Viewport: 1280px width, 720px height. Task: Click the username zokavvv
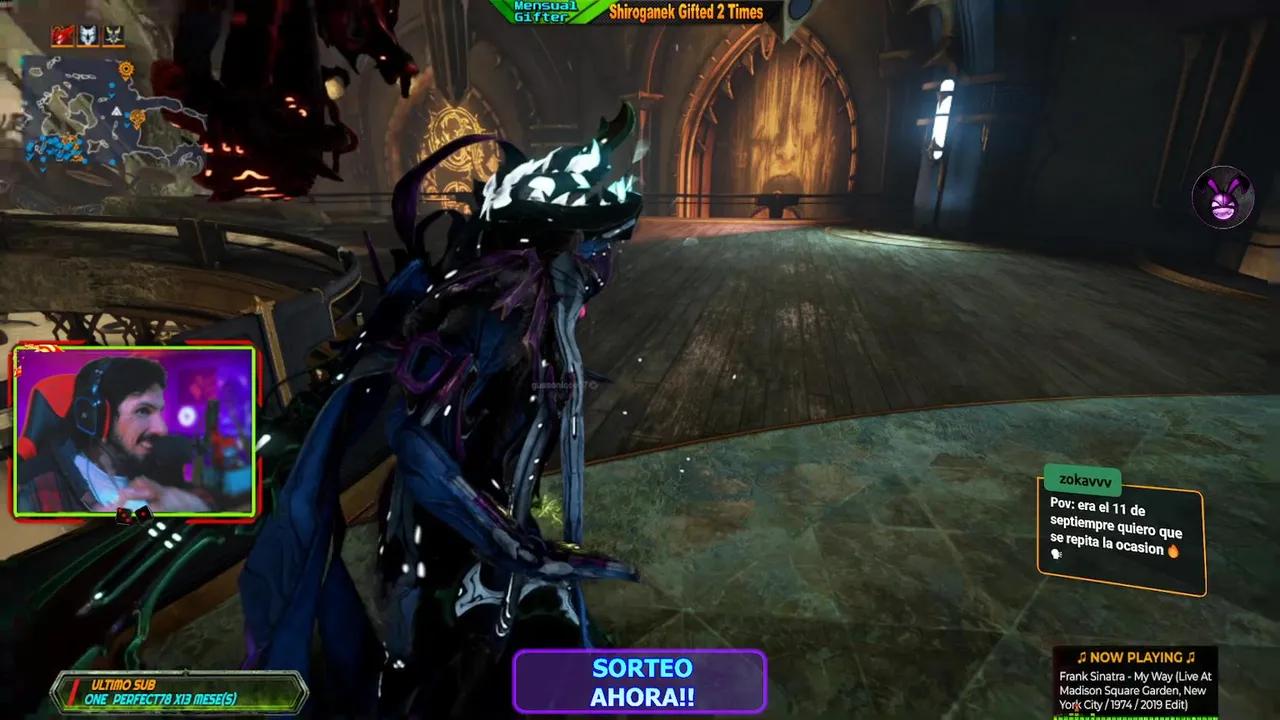[1084, 480]
